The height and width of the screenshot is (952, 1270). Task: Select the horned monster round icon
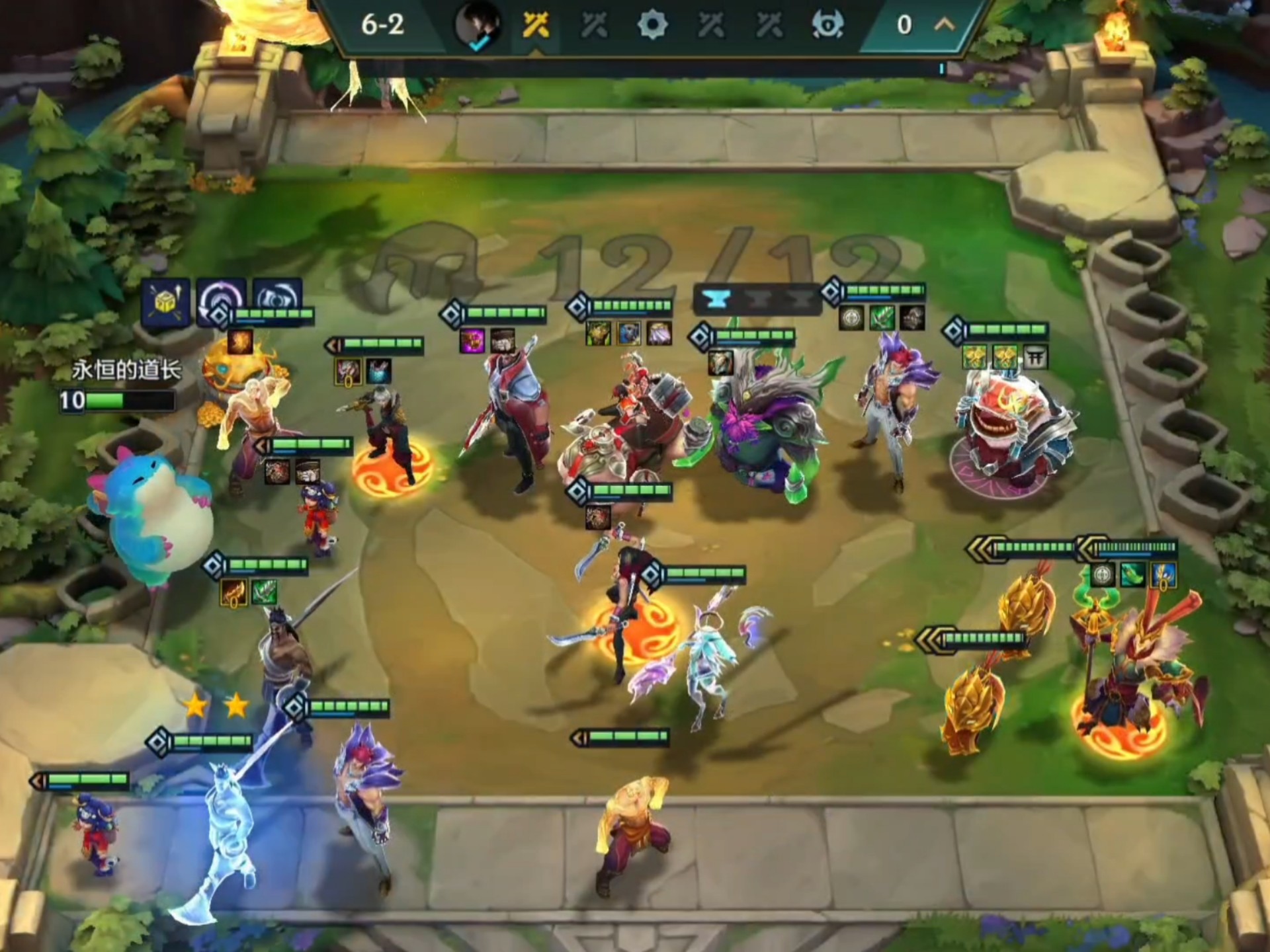pyautogui.click(x=827, y=26)
